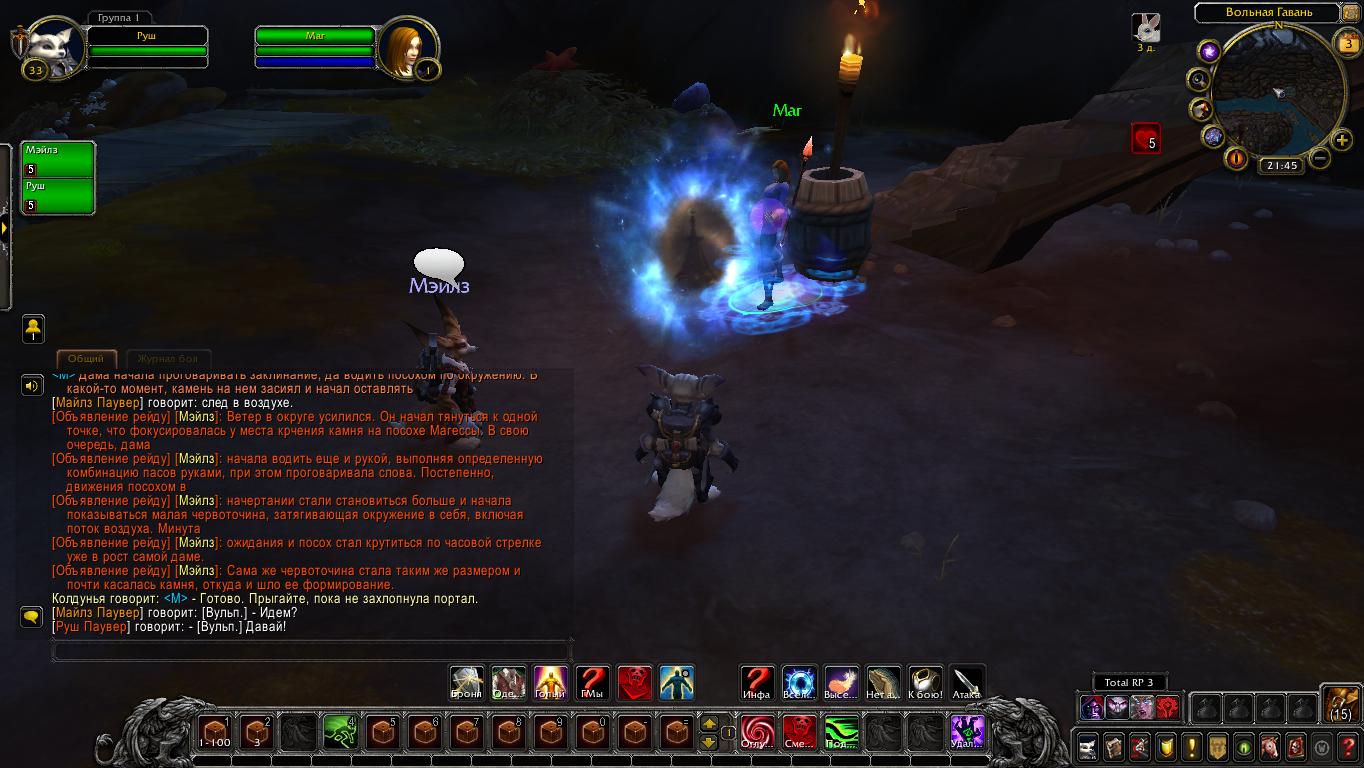The width and height of the screenshot is (1364, 768).
Task: Click the rabbit buff icon
Action: 1146,27
